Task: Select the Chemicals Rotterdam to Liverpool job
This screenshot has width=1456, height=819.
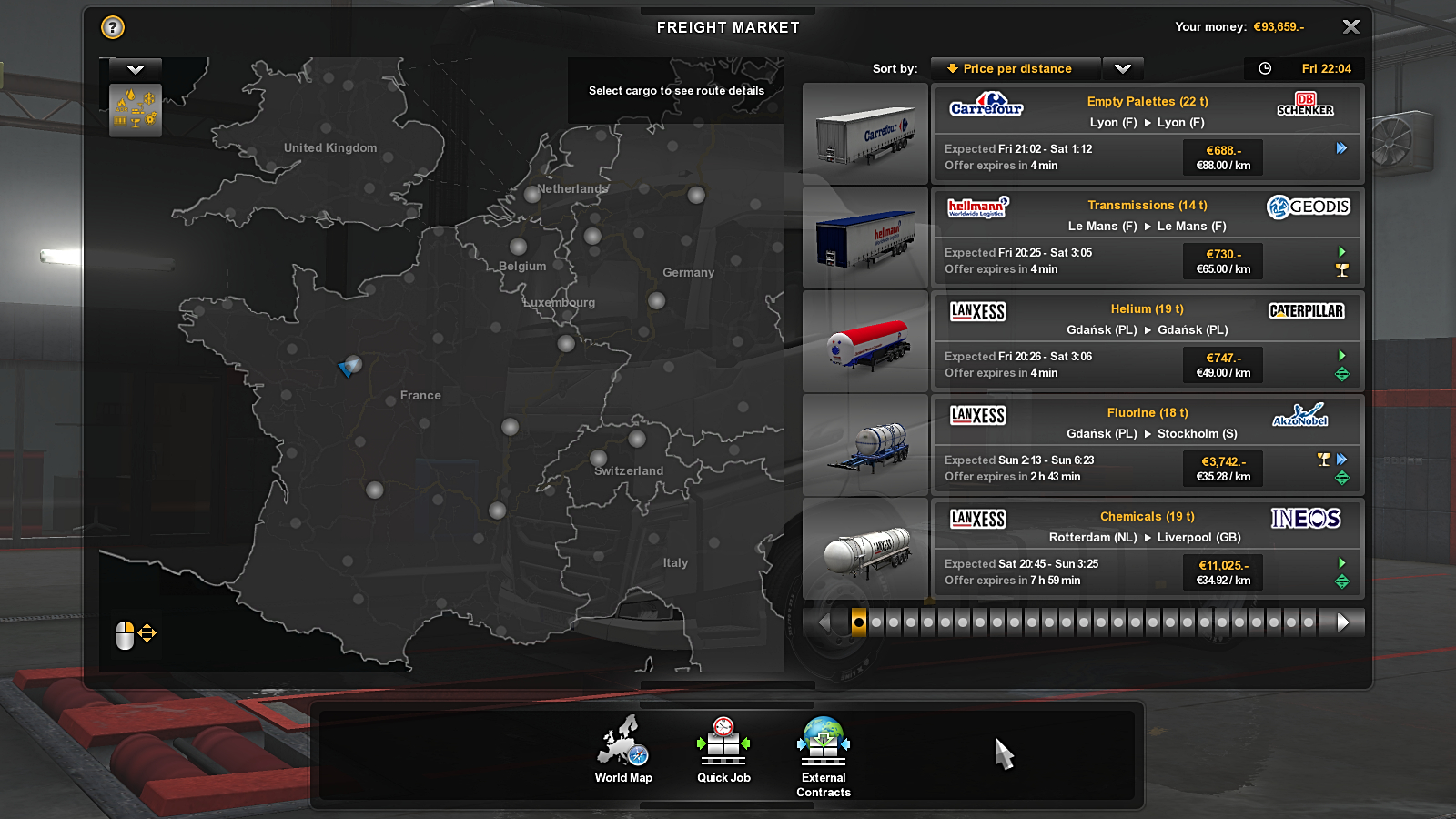Action: (x=1147, y=549)
